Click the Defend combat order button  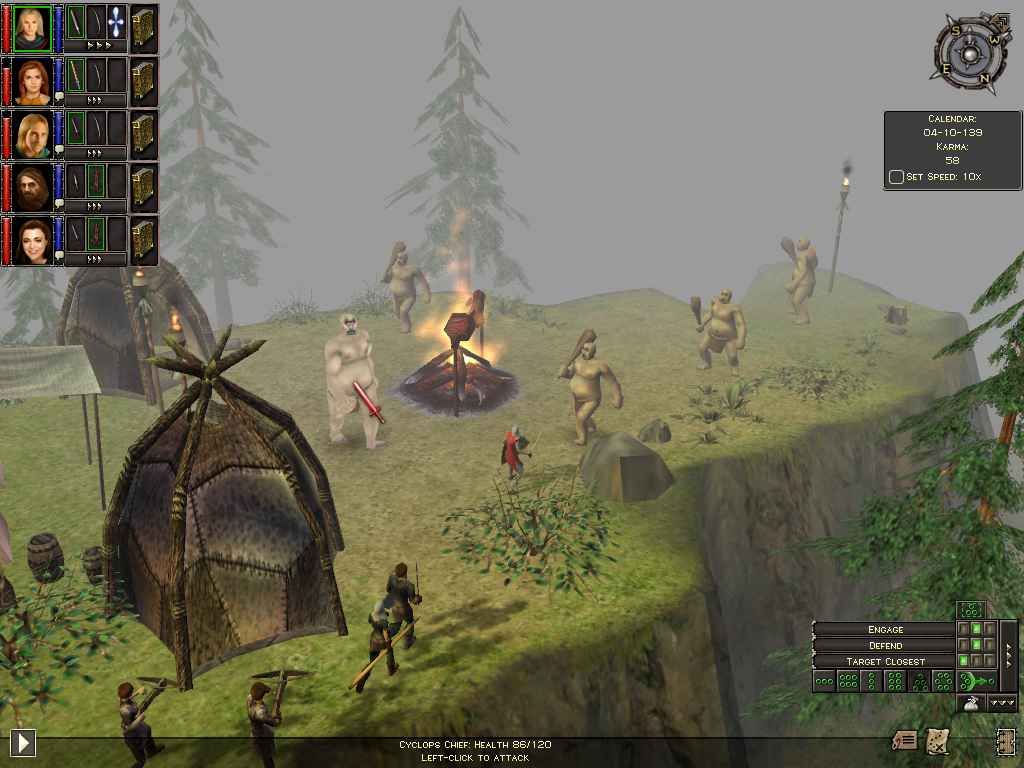tap(885, 645)
